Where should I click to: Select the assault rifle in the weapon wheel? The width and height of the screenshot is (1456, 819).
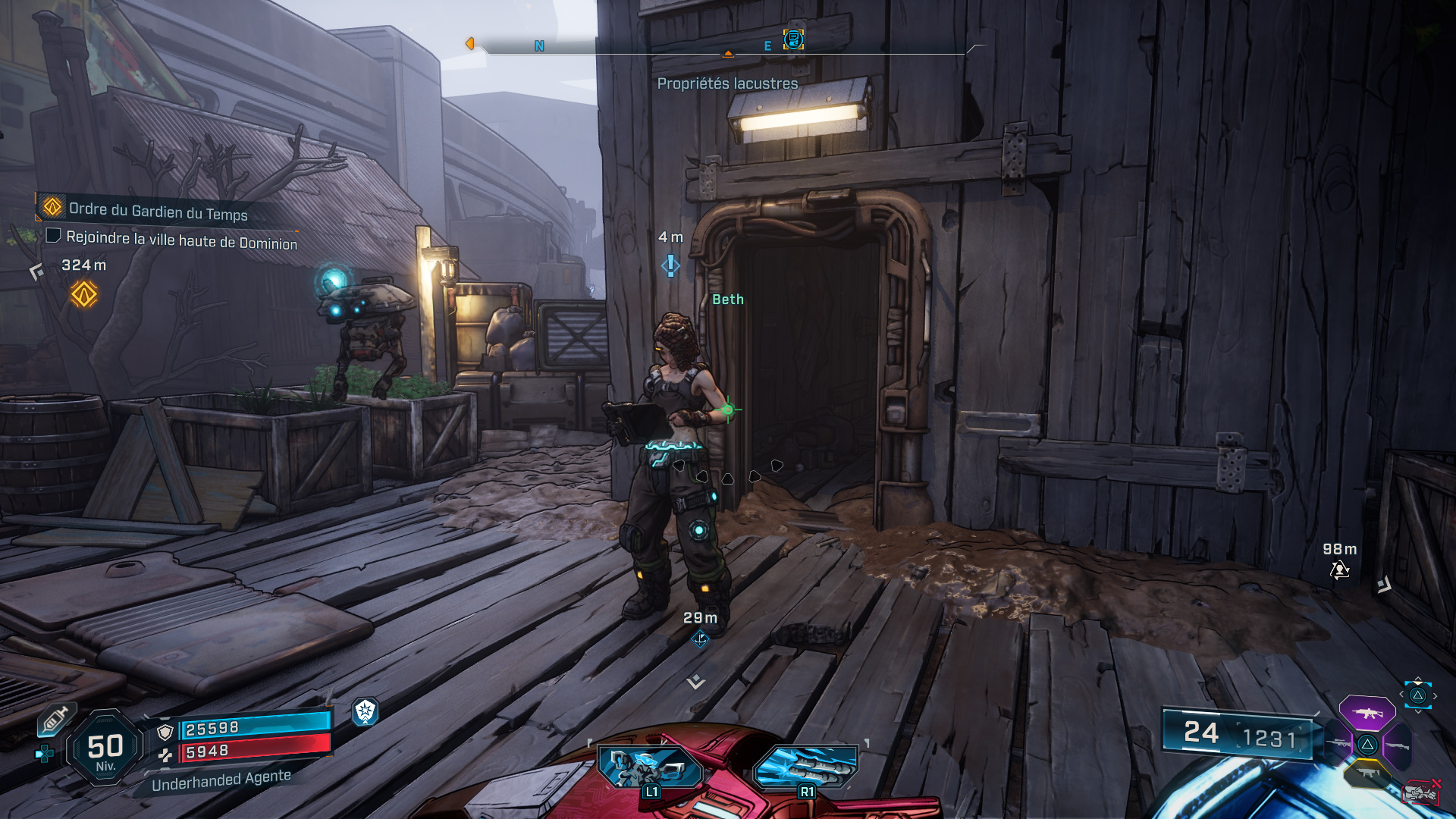(1367, 713)
